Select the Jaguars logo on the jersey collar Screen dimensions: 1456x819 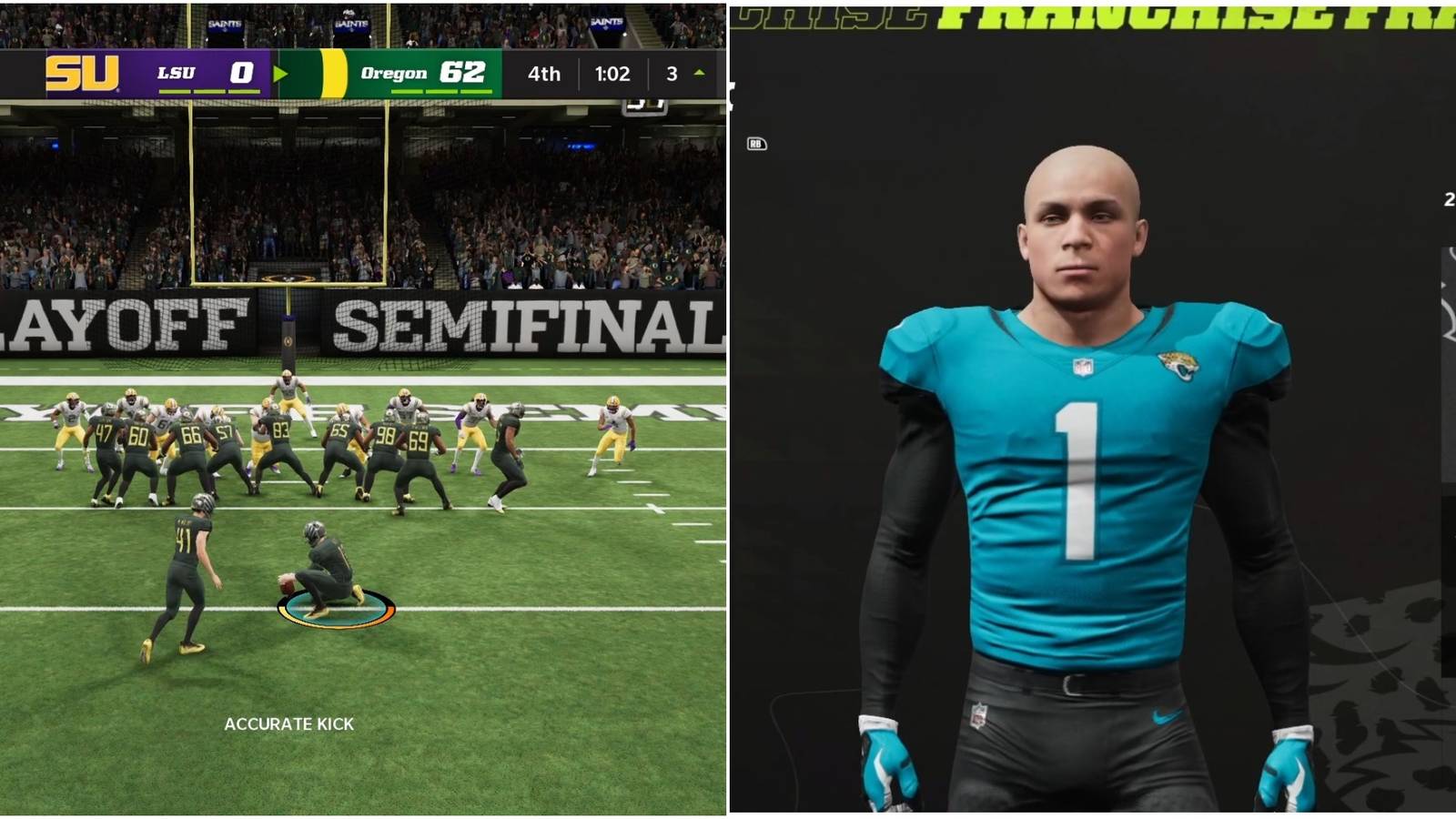(x=1179, y=366)
